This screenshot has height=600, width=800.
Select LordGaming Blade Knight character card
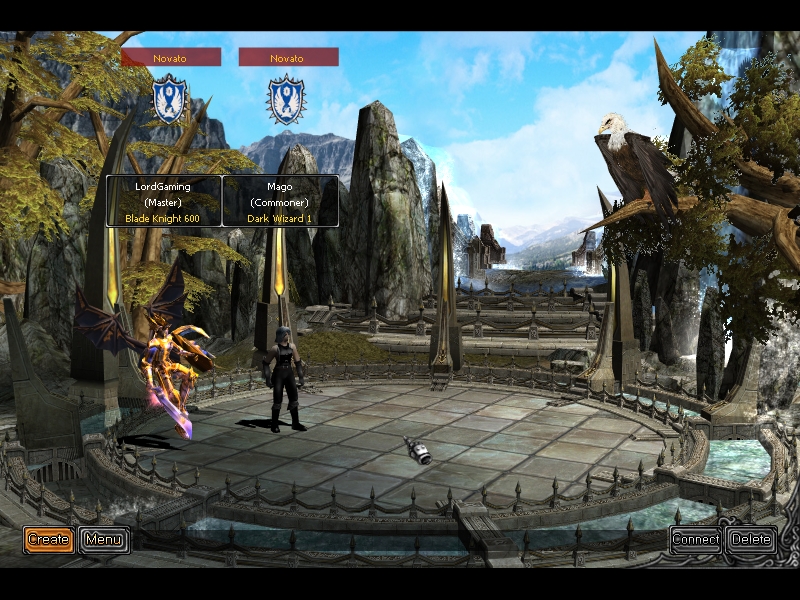pyautogui.click(x=164, y=201)
